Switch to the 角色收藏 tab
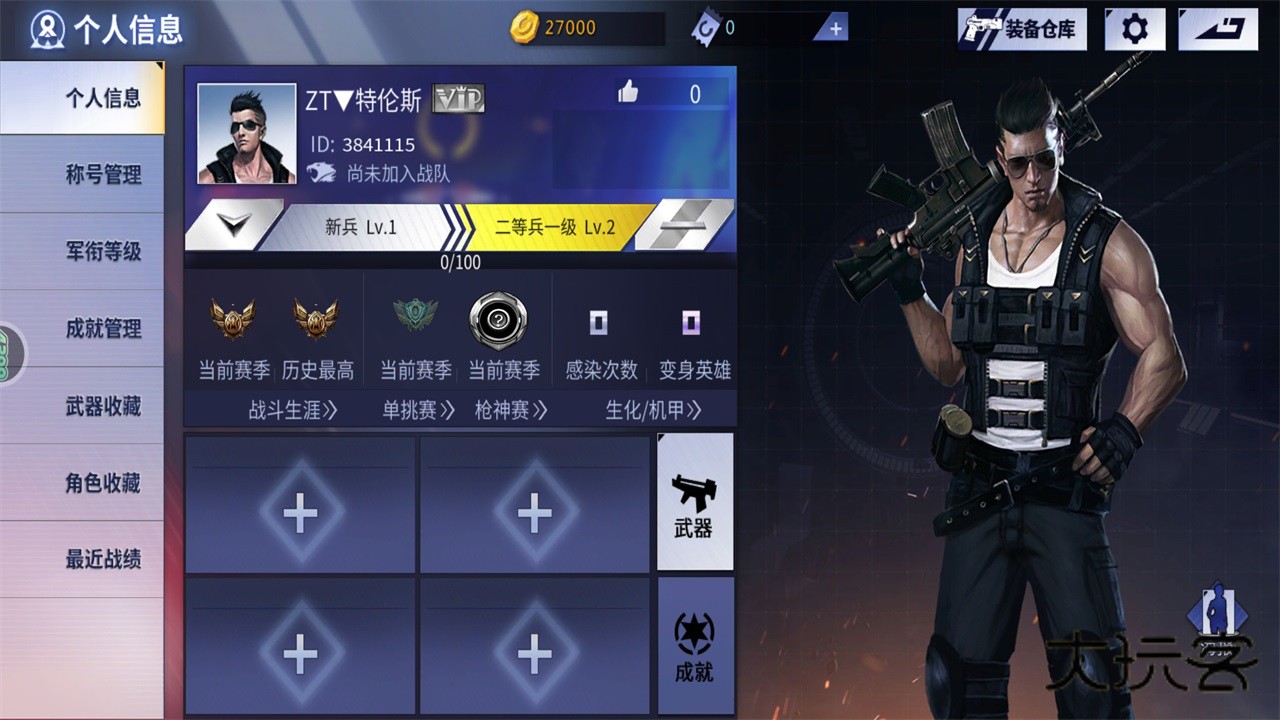 tap(103, 483)
